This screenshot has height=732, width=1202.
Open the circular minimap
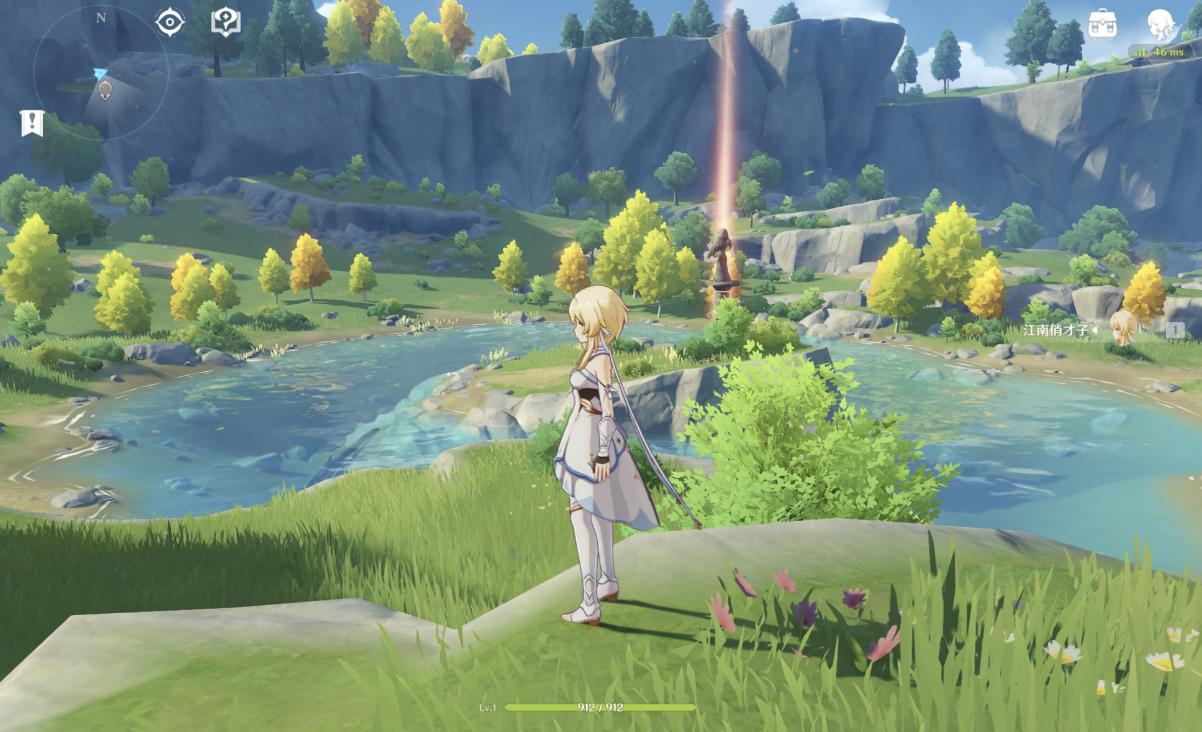(x=101, y=73)
